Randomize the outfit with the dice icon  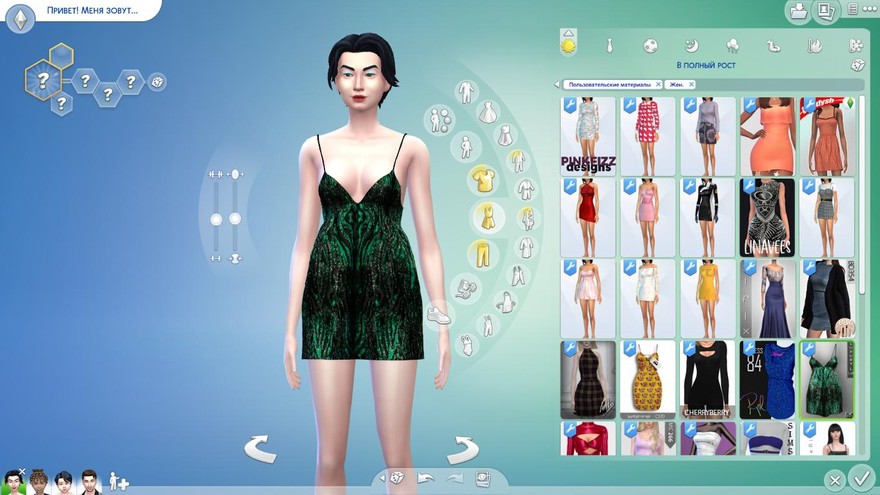[x=858, y=65]
